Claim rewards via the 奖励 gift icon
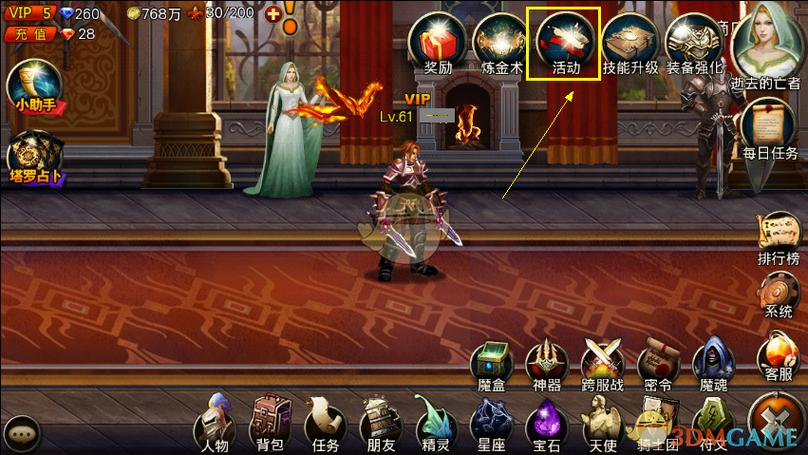The image size is (808, 455). (x=439, y=42)
